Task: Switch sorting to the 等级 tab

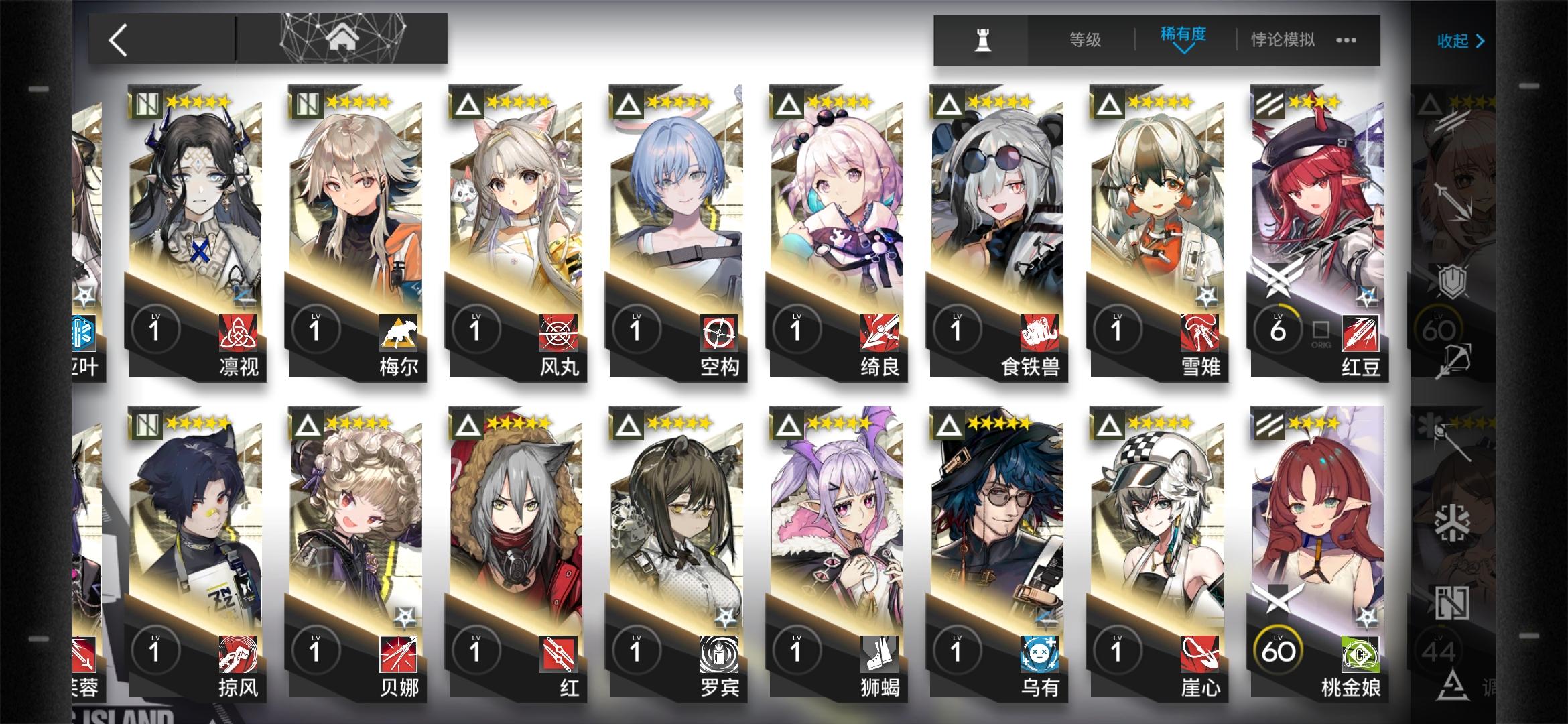Action: tap(1087, 40)
